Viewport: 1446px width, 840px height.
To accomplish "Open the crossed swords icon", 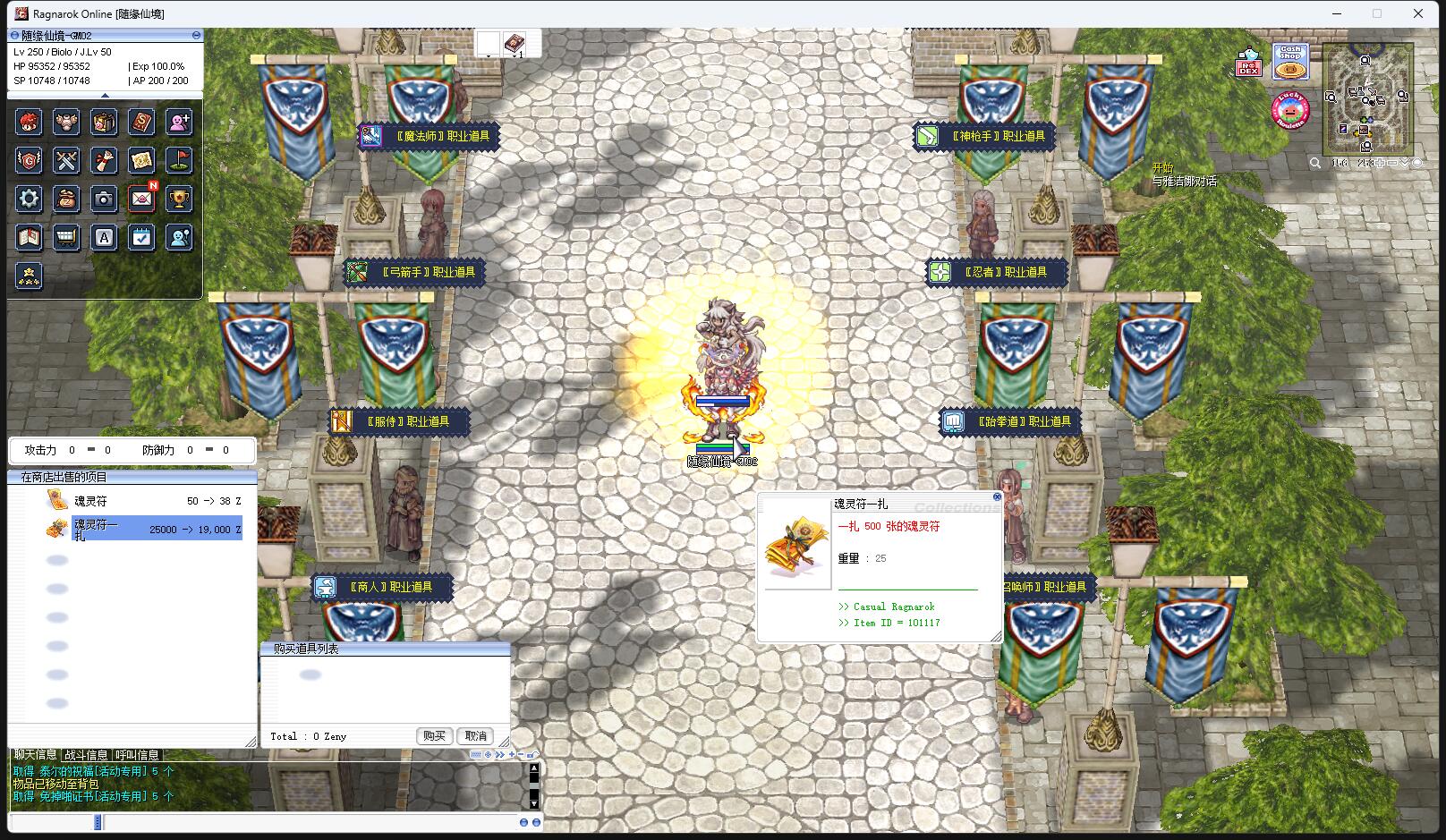I will click(66, 161).
